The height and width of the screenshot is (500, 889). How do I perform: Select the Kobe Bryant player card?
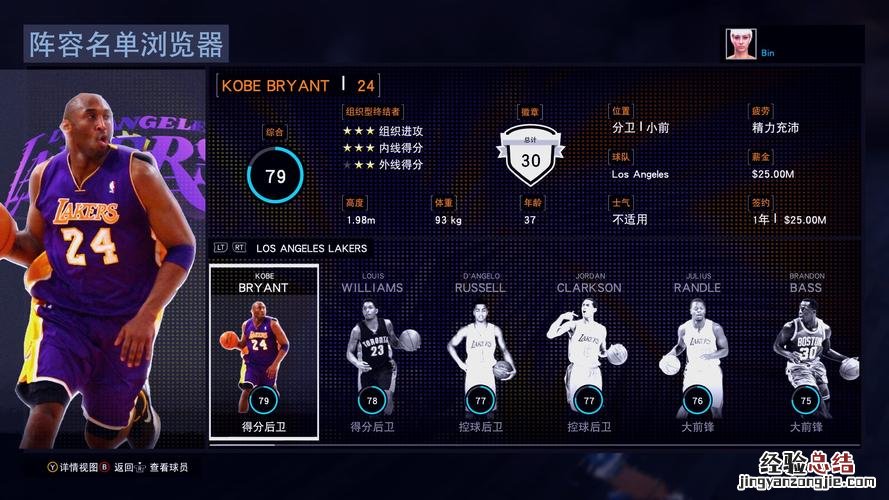[x=264, y=351]
